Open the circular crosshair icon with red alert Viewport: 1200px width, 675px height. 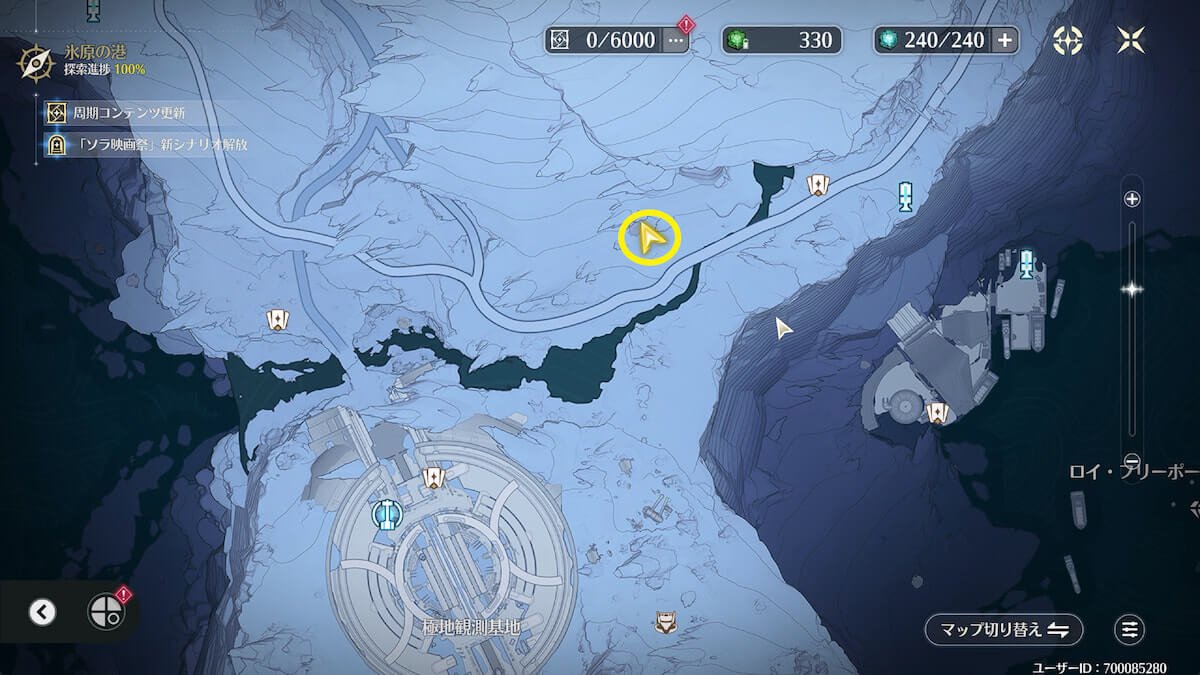[x=104, y=612]
